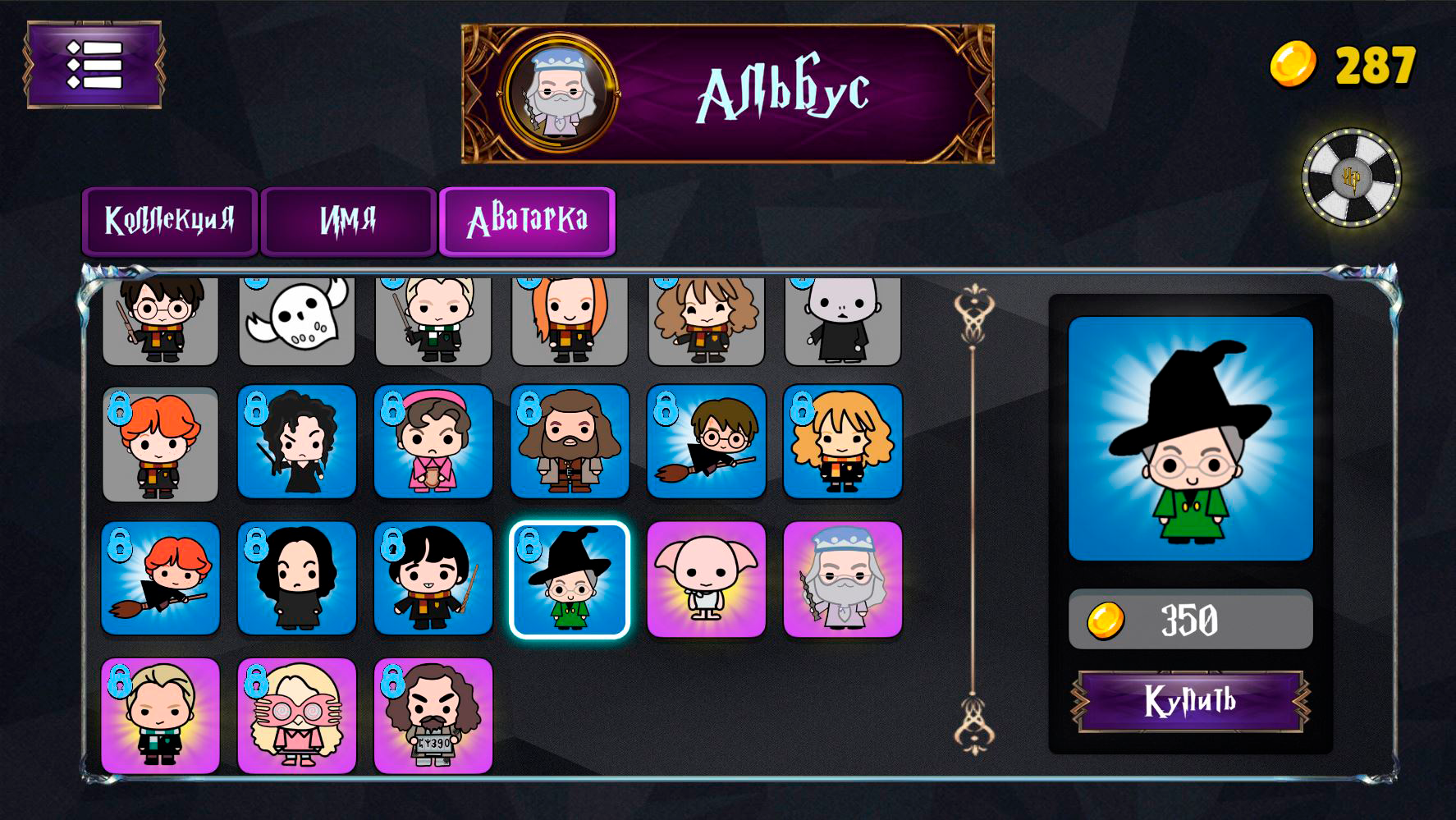Image resolution: width=1456 pixels, height=820 pixels.
Task: Select the Dobby avatar
Action: (x=707, y=579)
